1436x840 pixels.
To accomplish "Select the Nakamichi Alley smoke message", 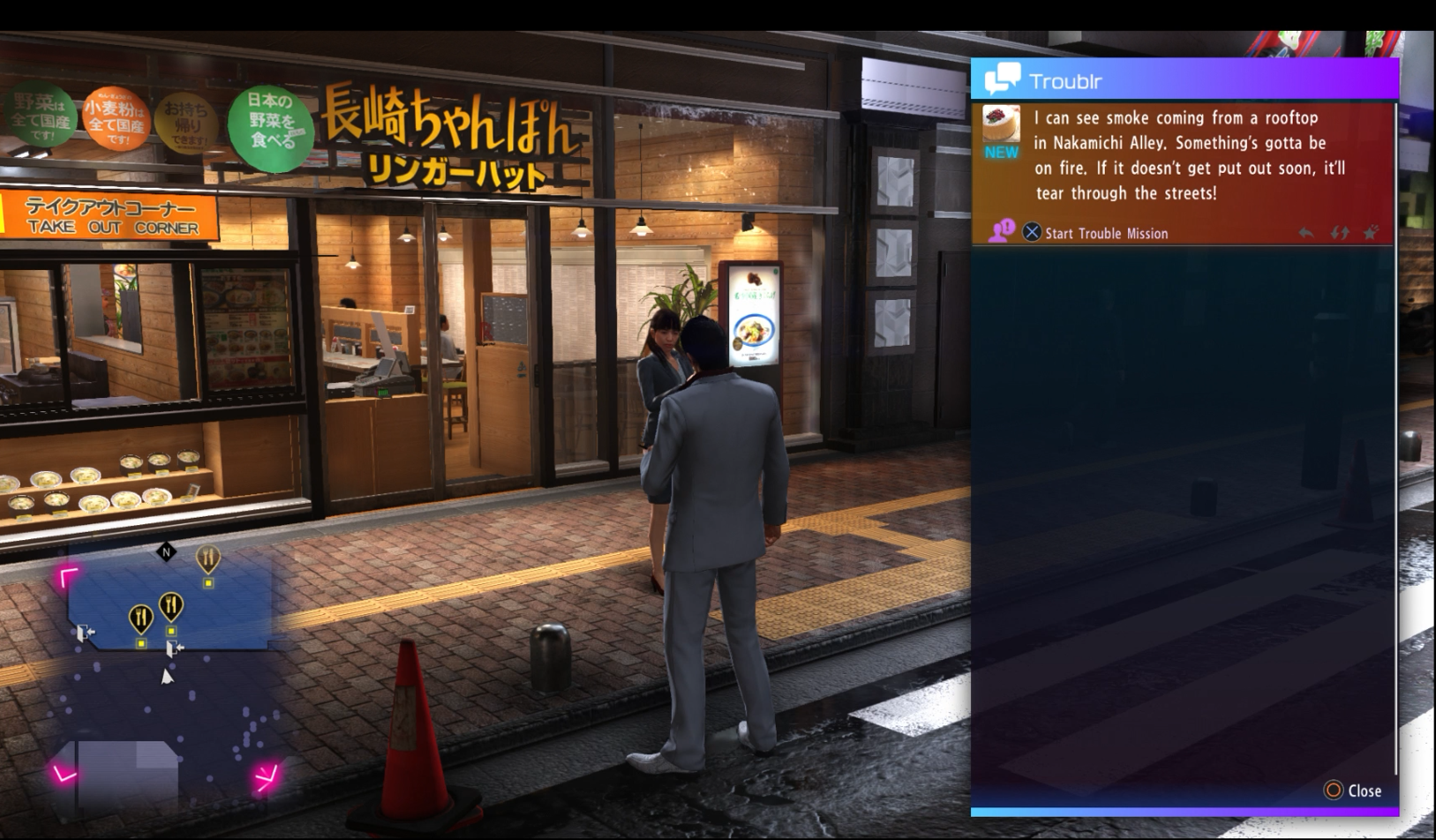I will tap(1189, 155).
